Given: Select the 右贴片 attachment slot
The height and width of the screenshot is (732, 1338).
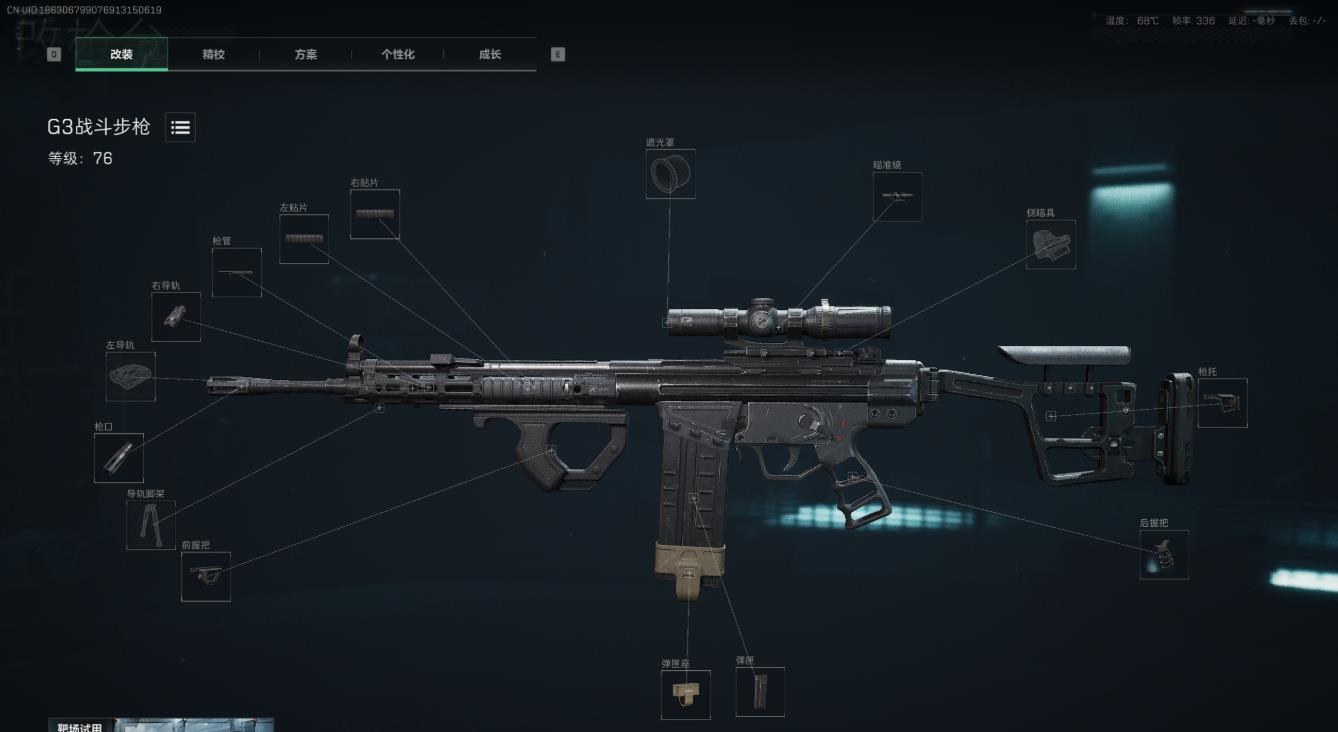Looking at the screenshot, I should click(x=375, y=214).
